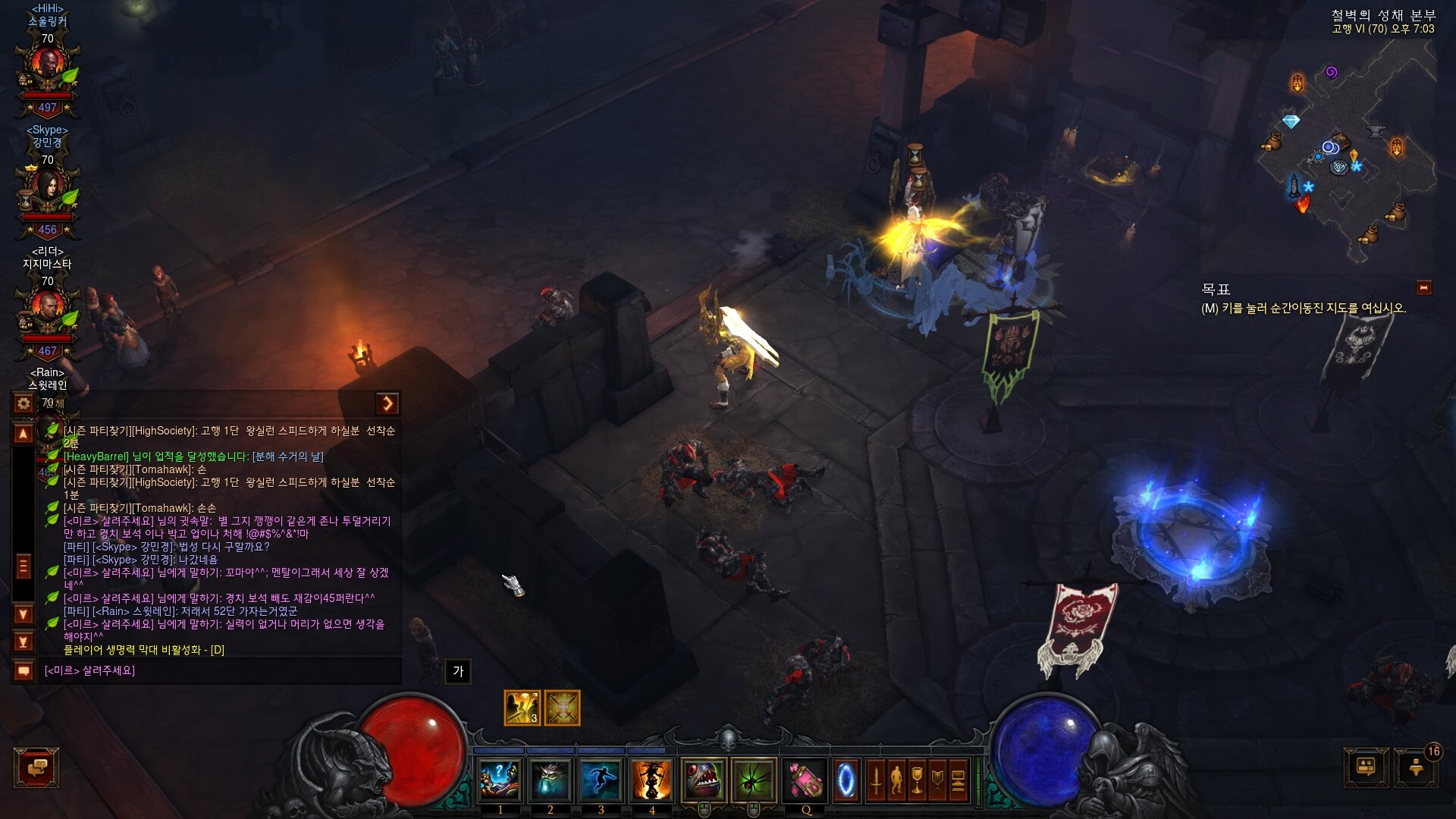
Task: Cast the Spirit Walk skill icon
Action: click(601, 780)
